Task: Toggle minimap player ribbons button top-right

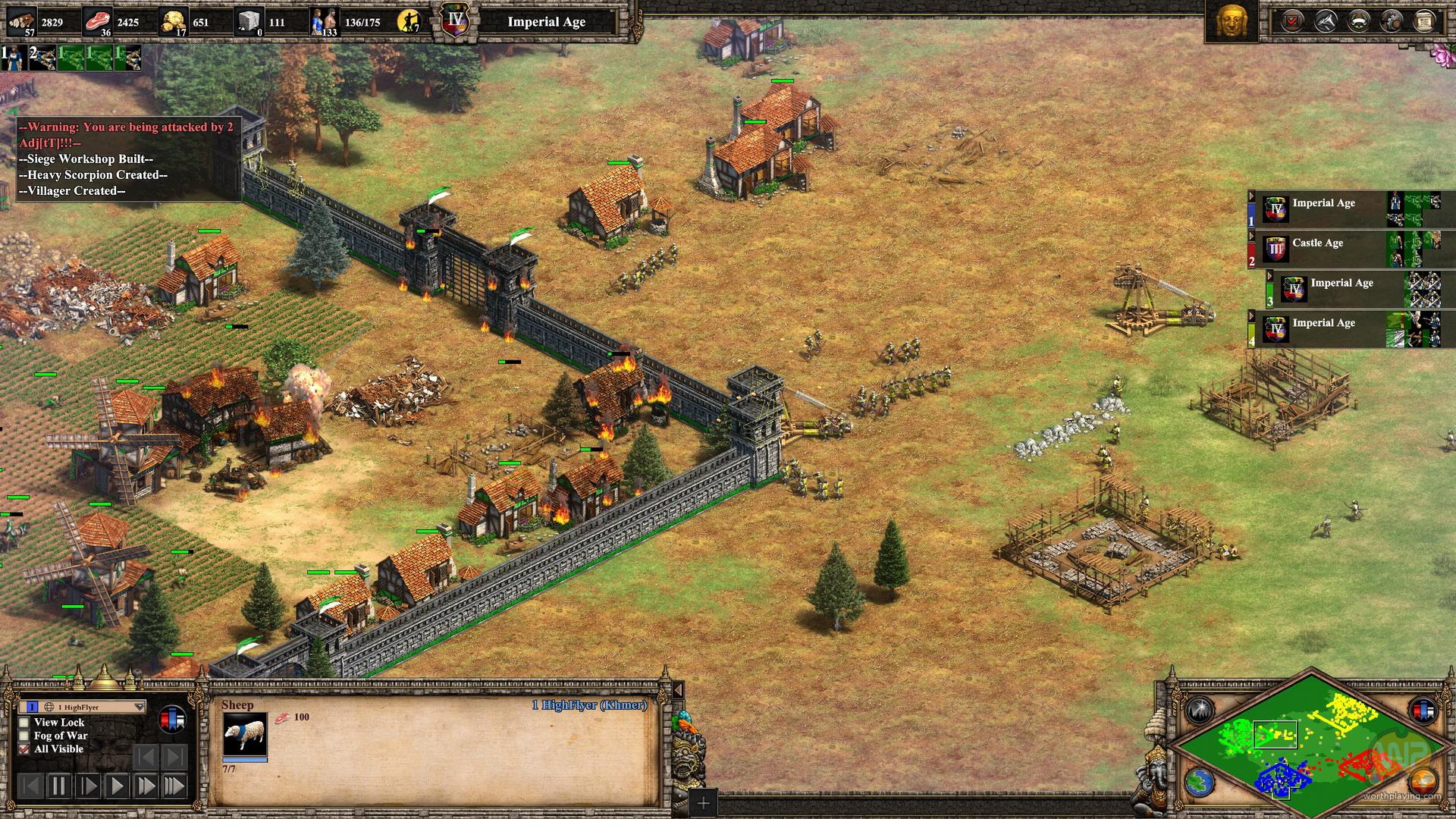Action: [1423, 711]
